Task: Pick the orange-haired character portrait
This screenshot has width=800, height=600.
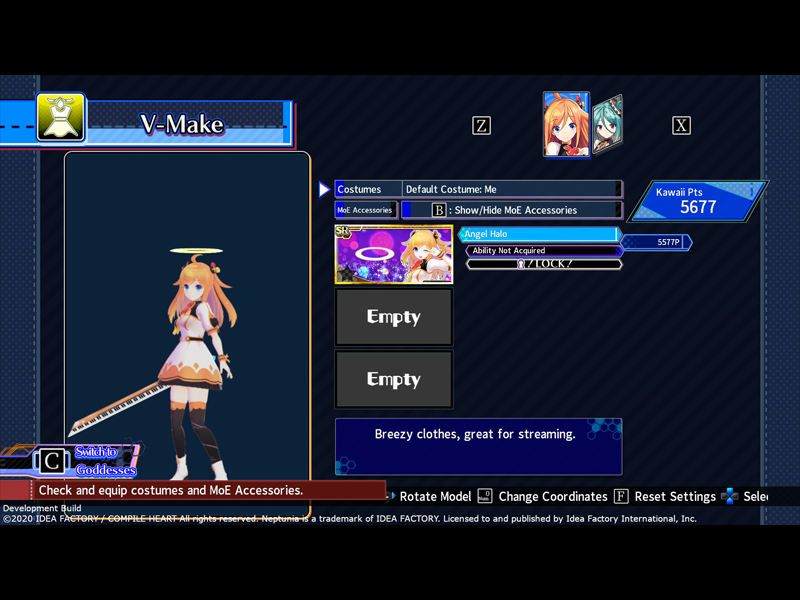Action: (x=565, y=125)
